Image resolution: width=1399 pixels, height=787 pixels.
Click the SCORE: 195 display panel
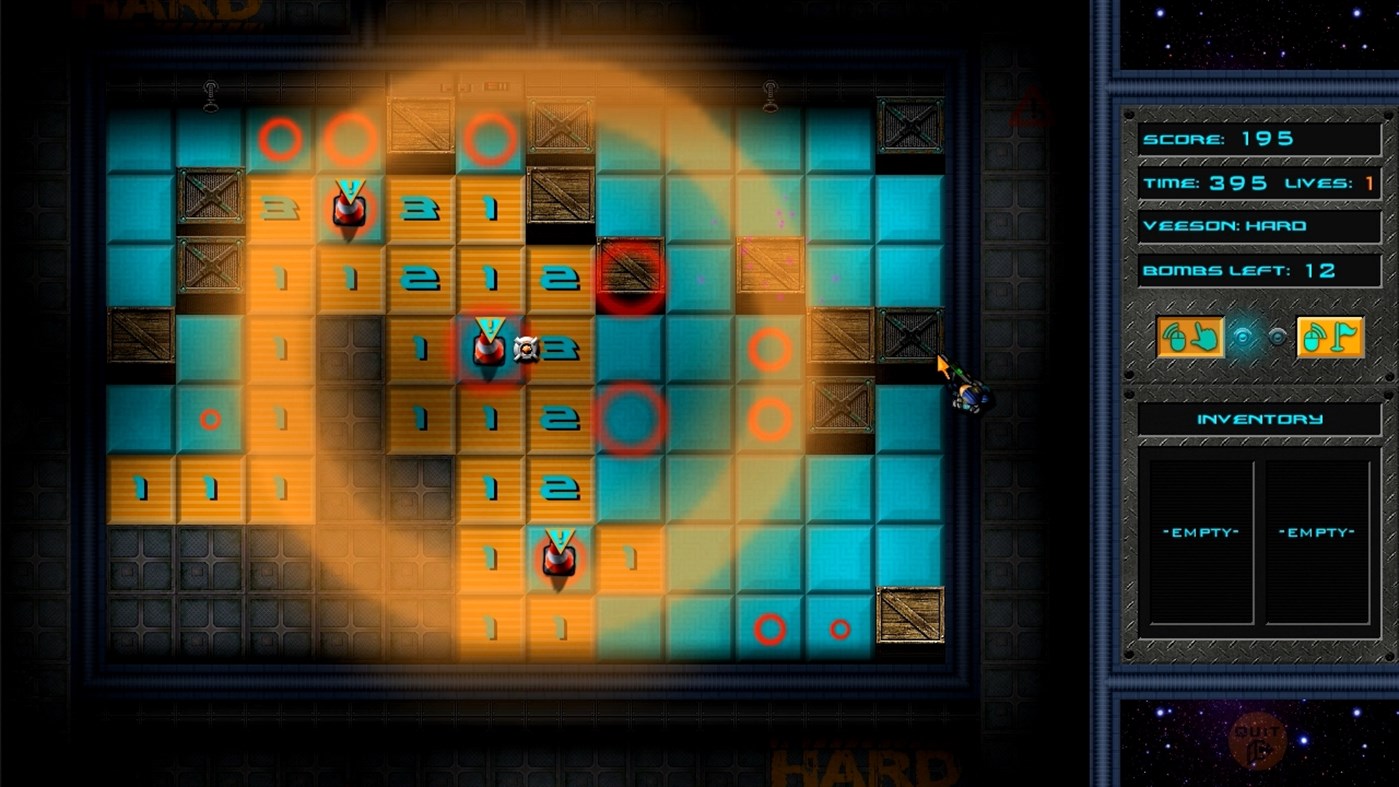[x=1257, y=140]
